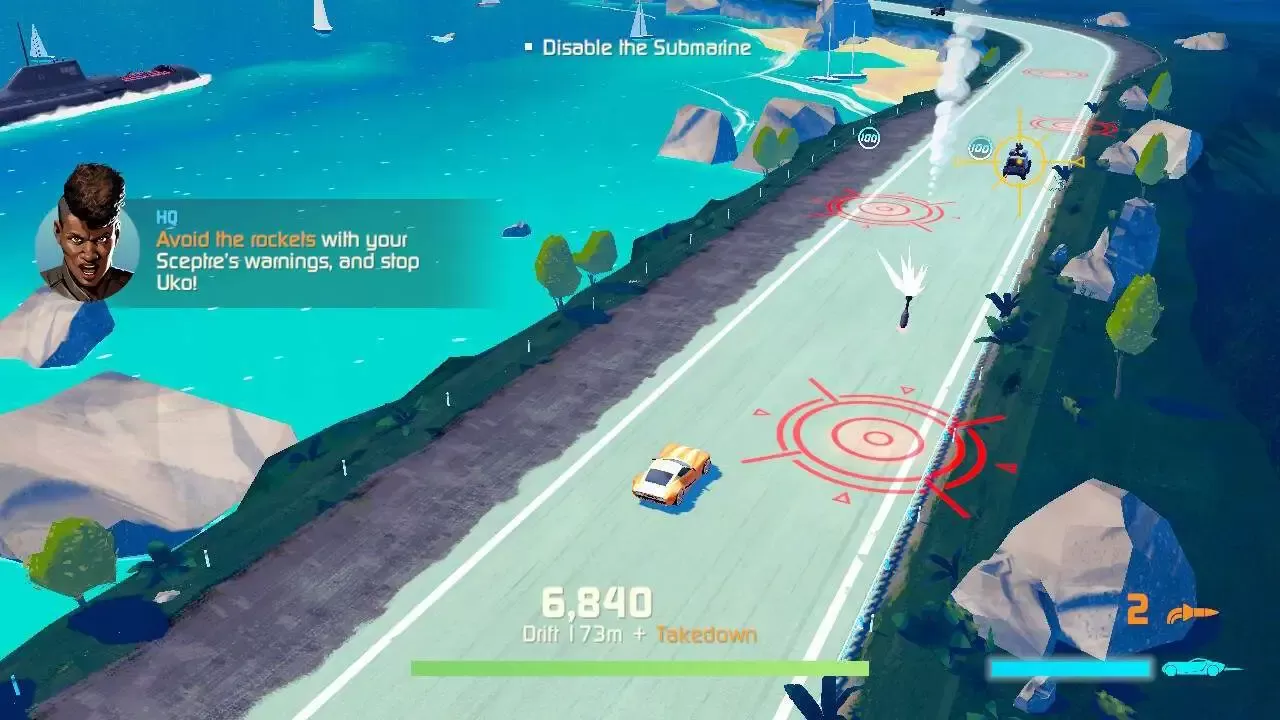Select the HQ character portrait
Screen dimensions: 1280x720
click(87, 234)
